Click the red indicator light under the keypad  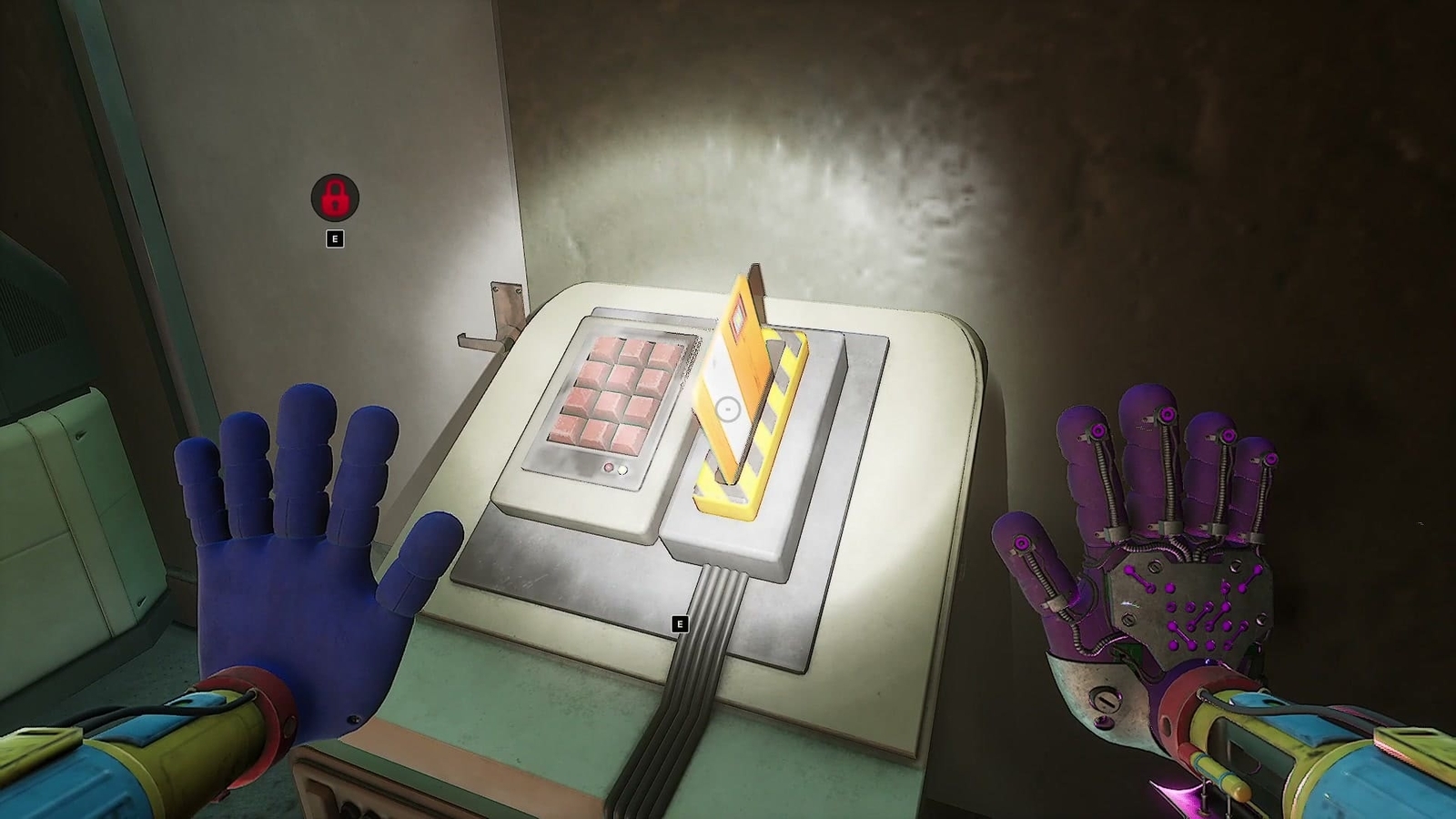coord(609,468)
